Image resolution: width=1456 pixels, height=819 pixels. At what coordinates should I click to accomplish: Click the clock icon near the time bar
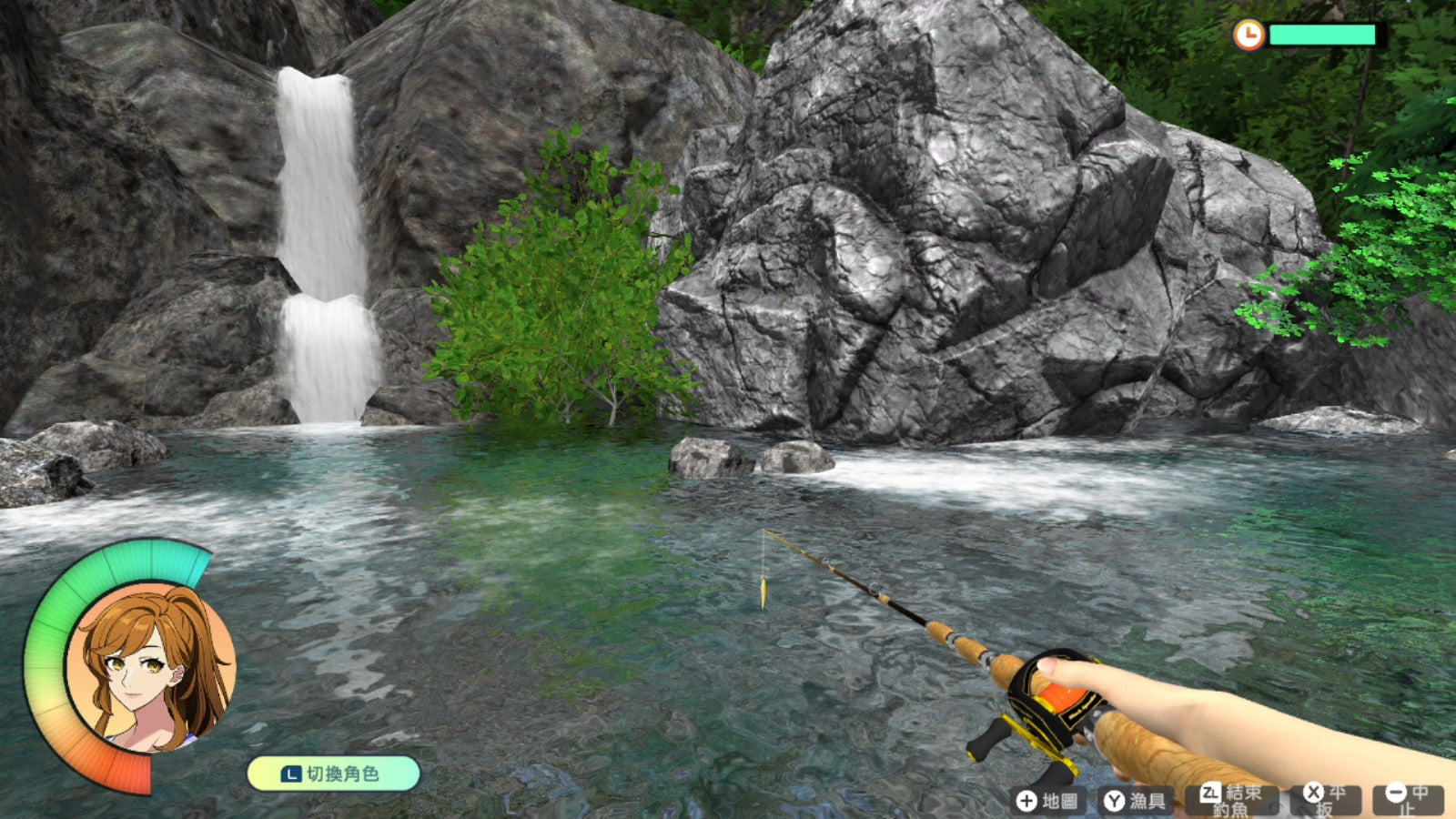(1248, 36)
